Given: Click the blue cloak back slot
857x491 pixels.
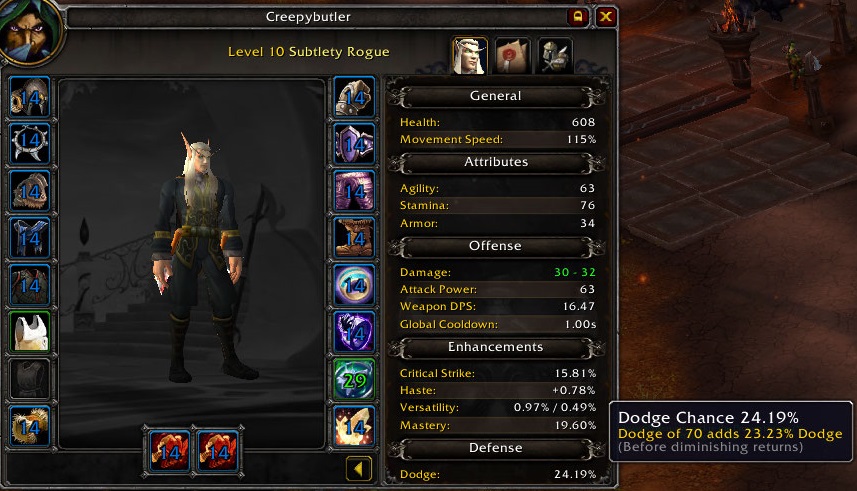Looking at the screenshot, I should (30, 237).
